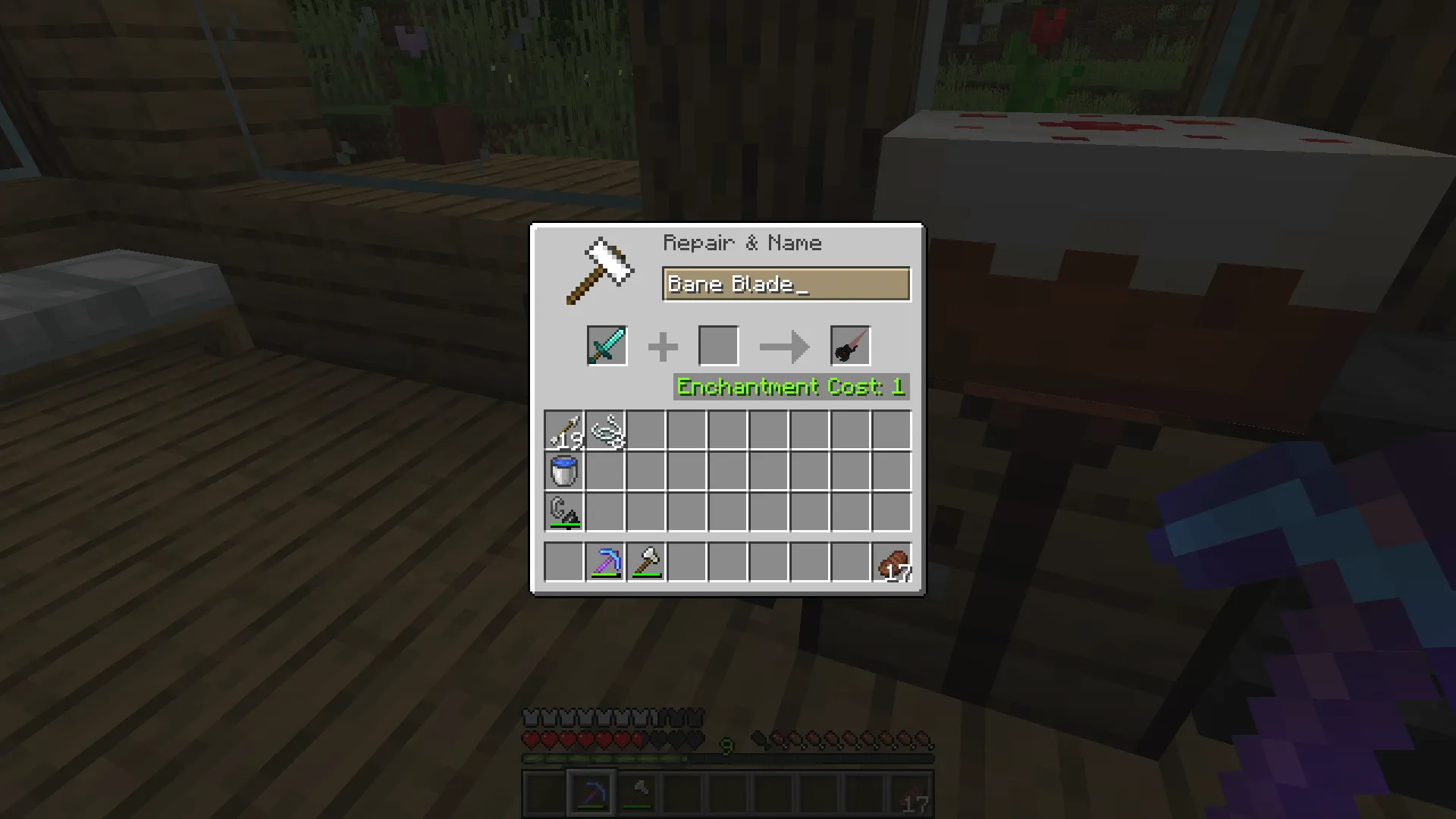This screenshot has height=819, width=1456.
Task: Click the Enchantment Cost: 1 label
Action: pos(791,387)
